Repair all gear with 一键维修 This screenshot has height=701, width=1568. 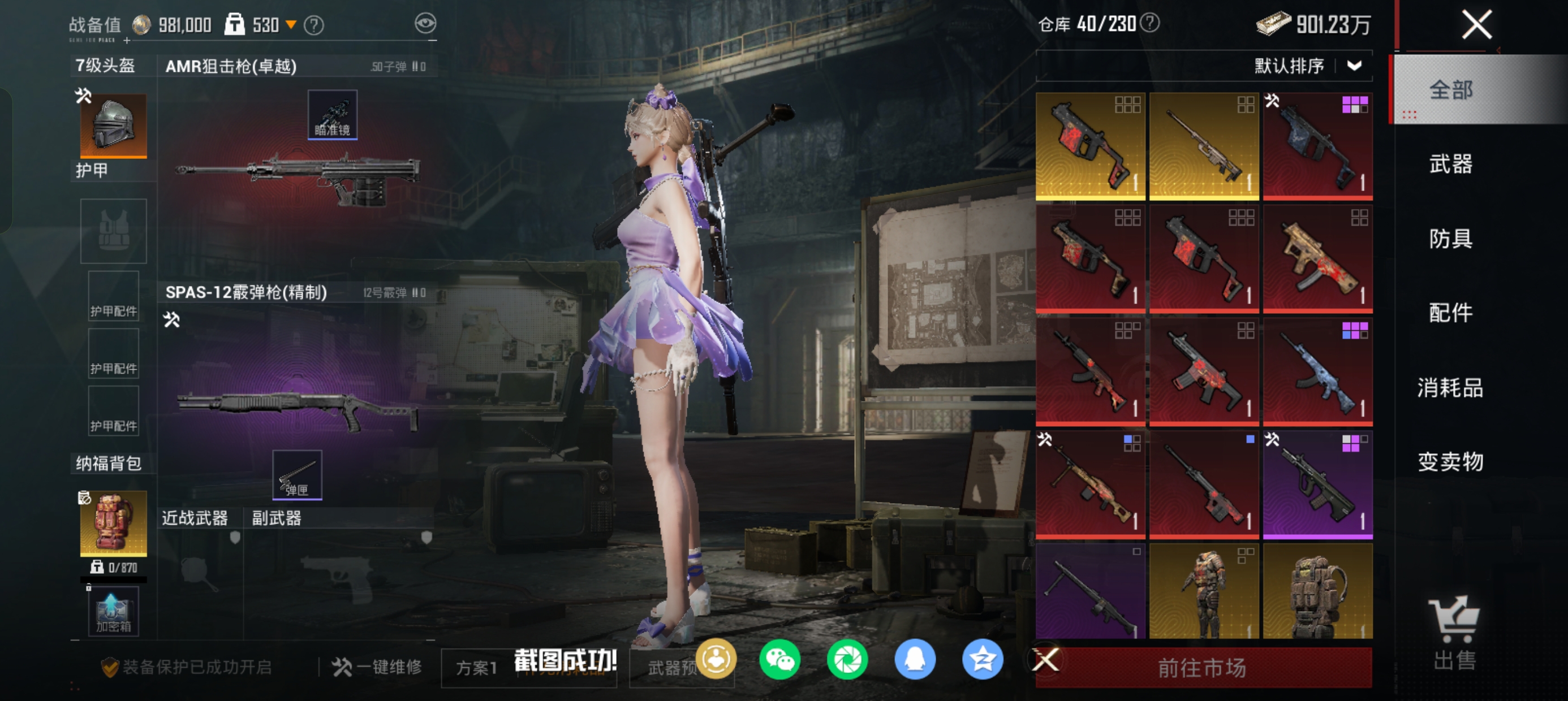[377, 667]
